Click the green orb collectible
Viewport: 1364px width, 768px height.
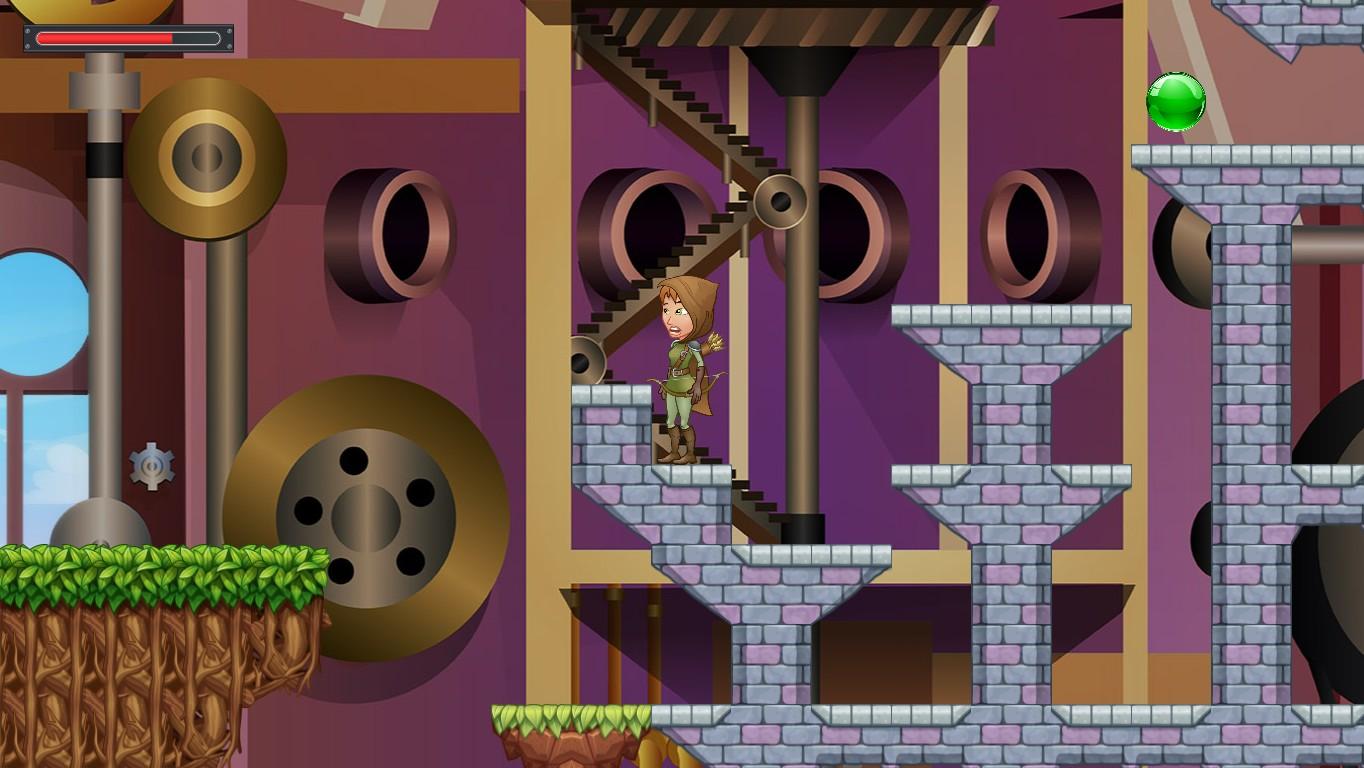coord(1177,101)
